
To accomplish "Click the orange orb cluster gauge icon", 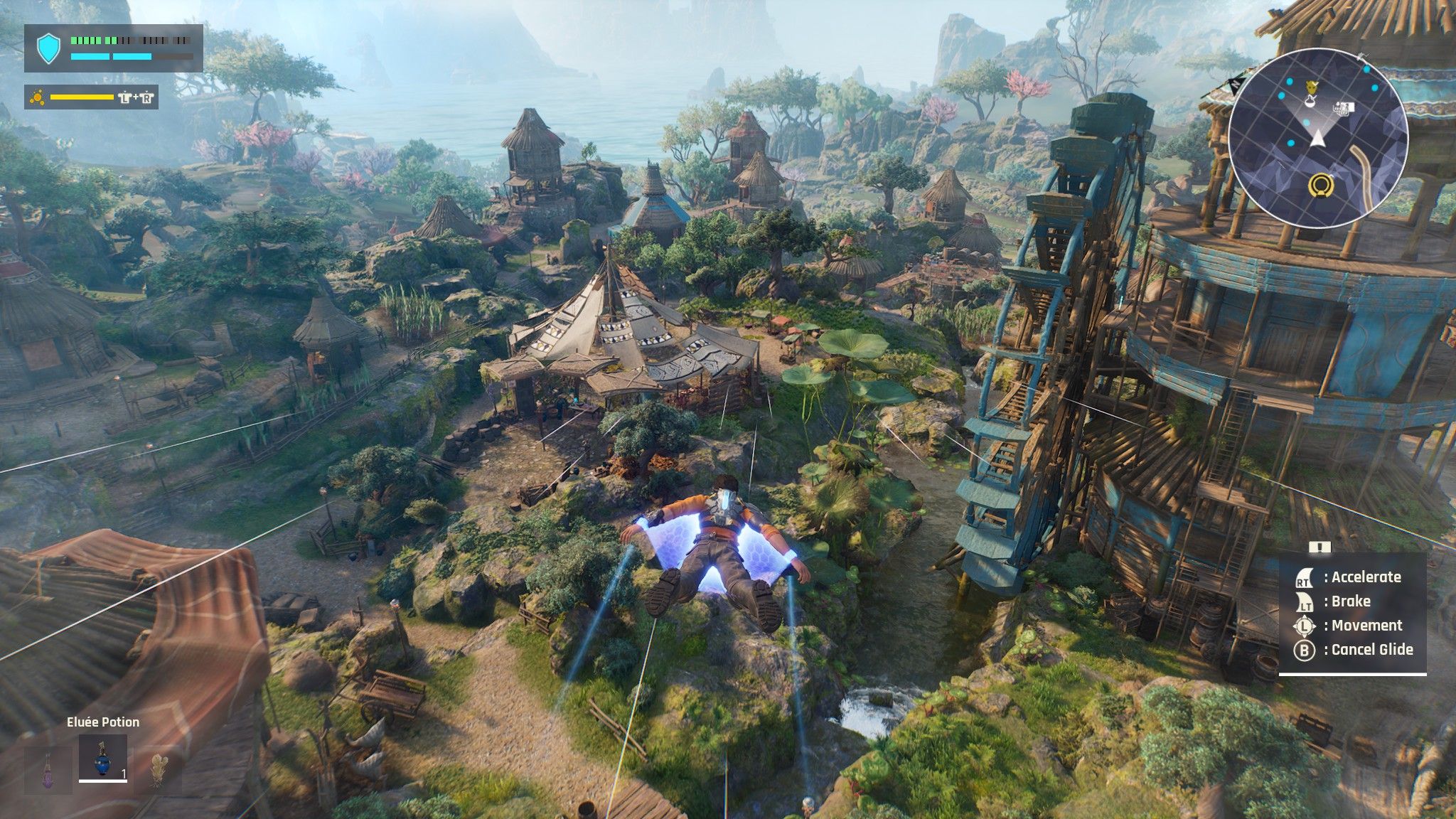I will (x=36, y=97).
